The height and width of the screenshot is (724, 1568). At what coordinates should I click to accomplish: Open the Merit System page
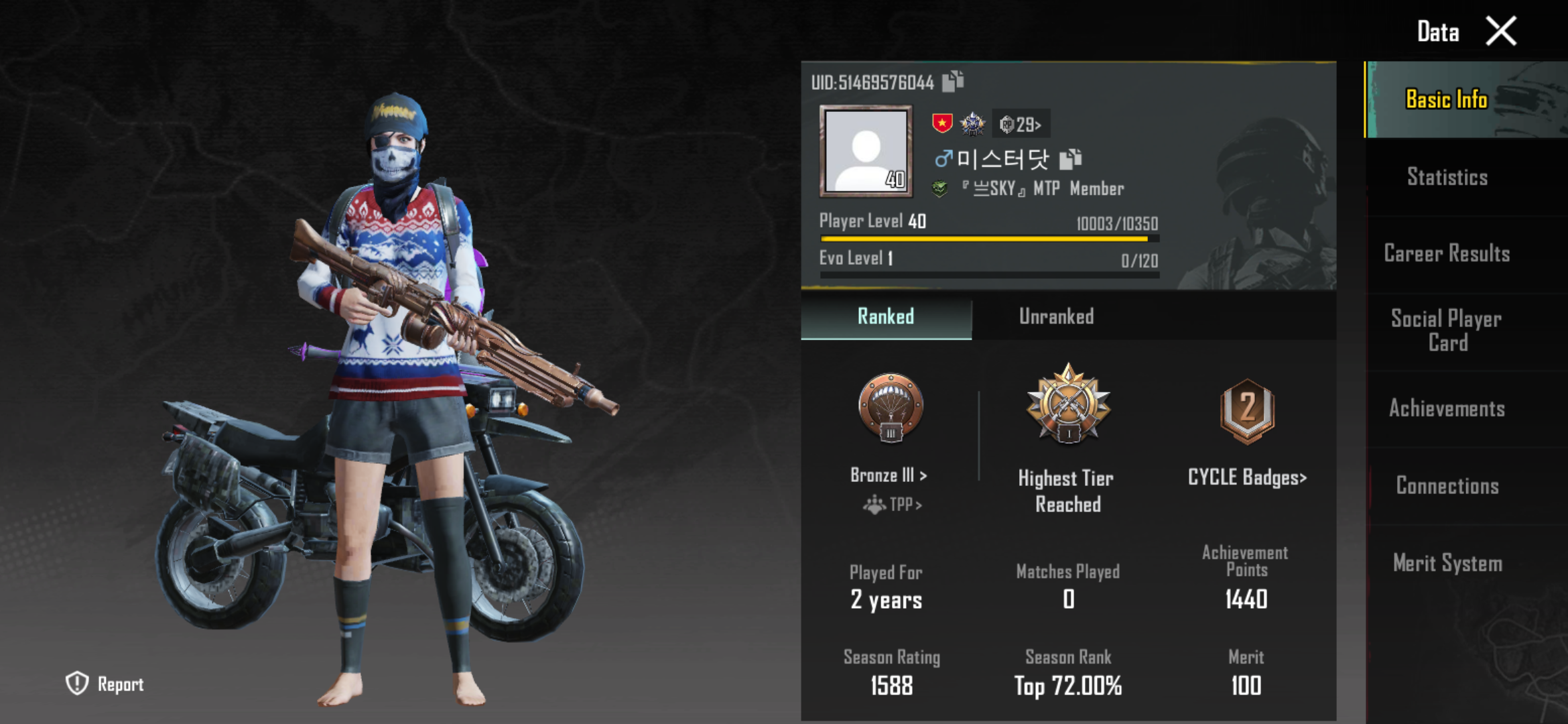click(x=1447, y=563)
